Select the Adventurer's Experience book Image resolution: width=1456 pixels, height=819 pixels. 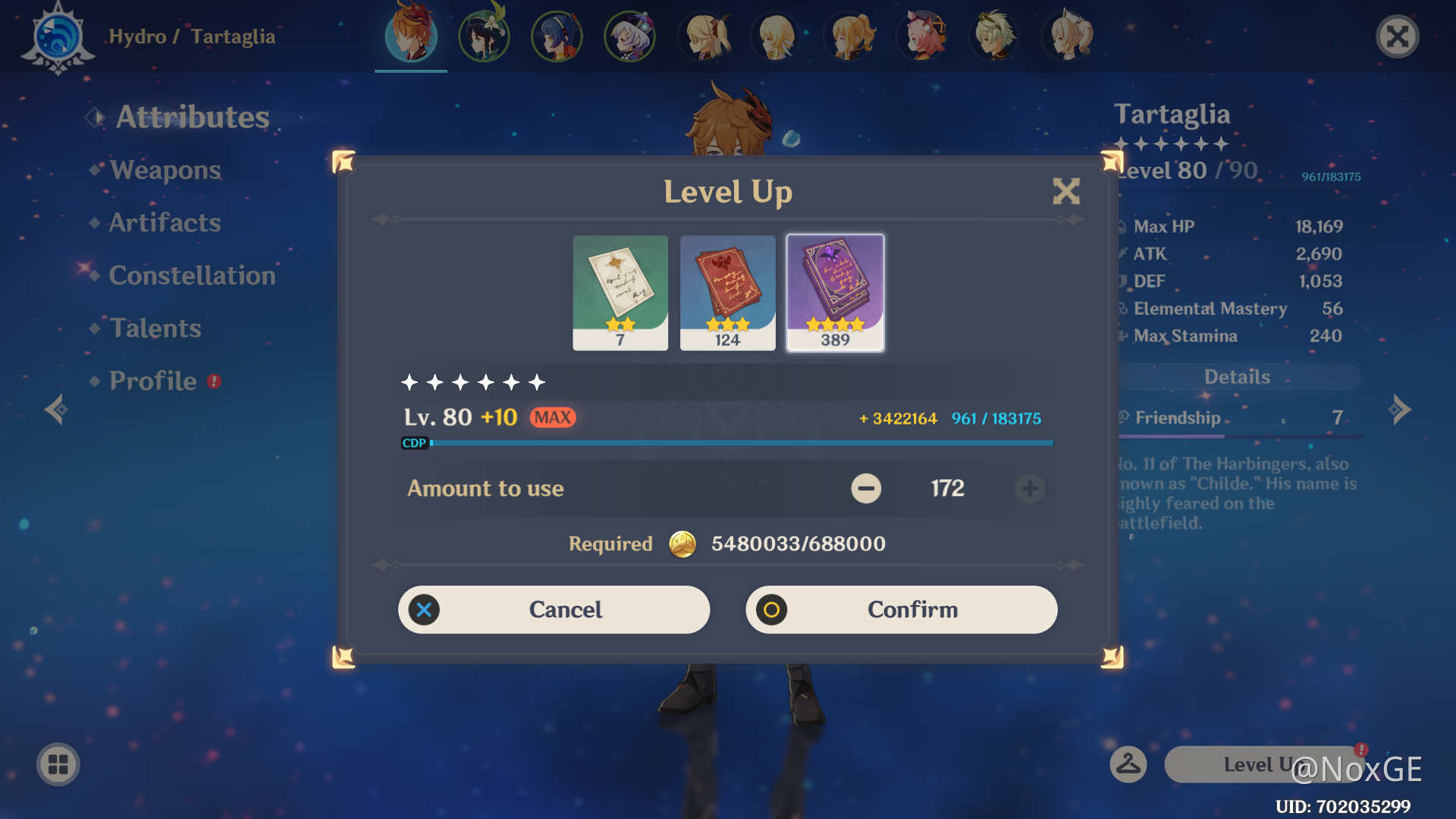[x=727, y=292]
